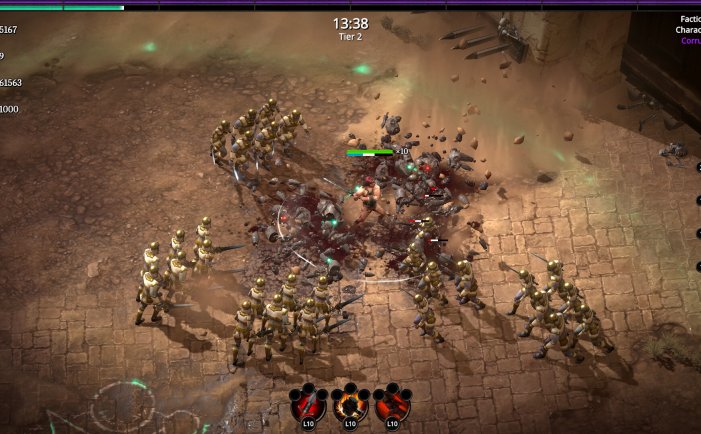The image size is (701, 434).
Task: Activate the red spikes skill icon
Action: (391, 405)
